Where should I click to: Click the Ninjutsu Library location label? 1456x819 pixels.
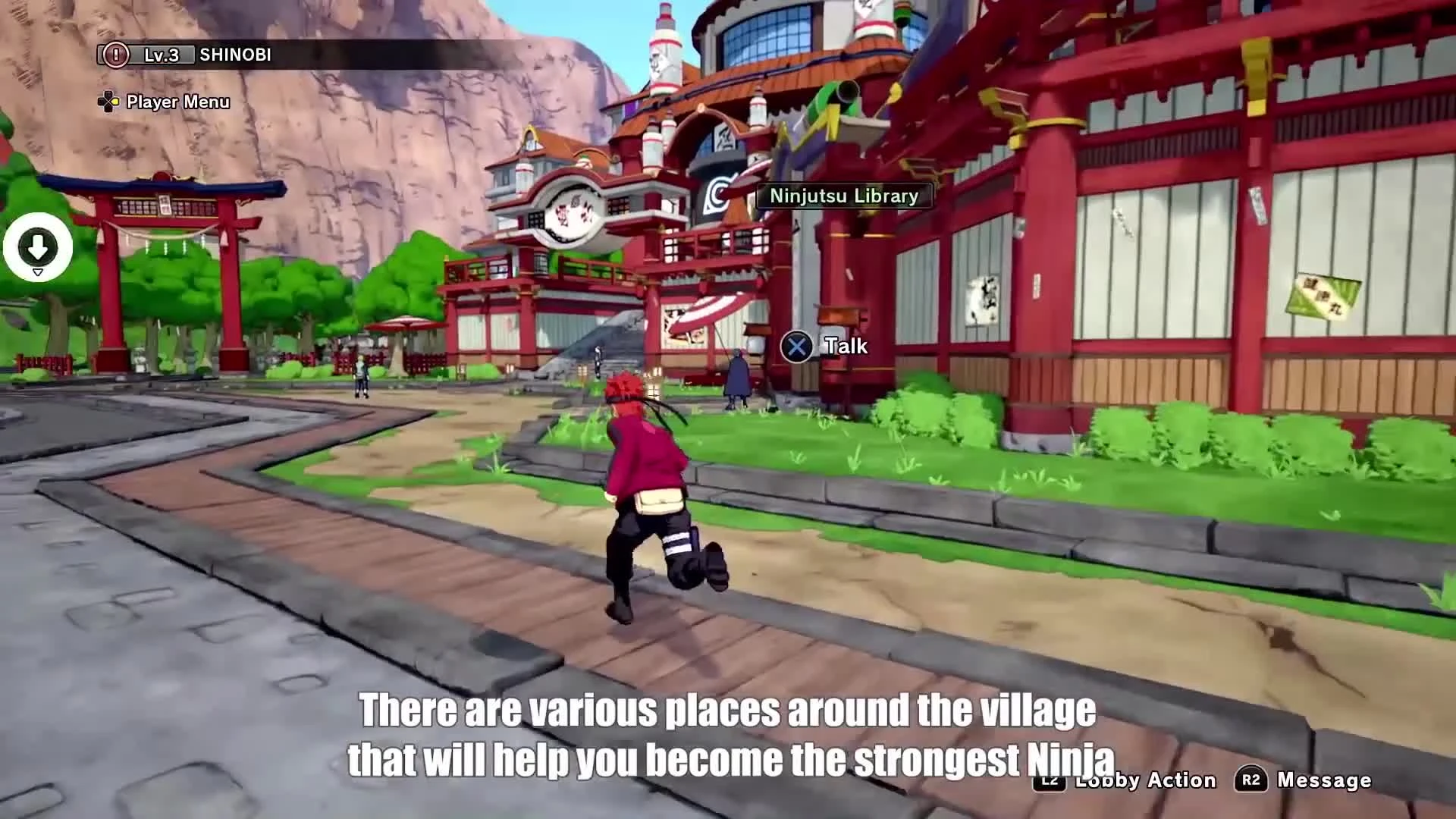[843, 196]
